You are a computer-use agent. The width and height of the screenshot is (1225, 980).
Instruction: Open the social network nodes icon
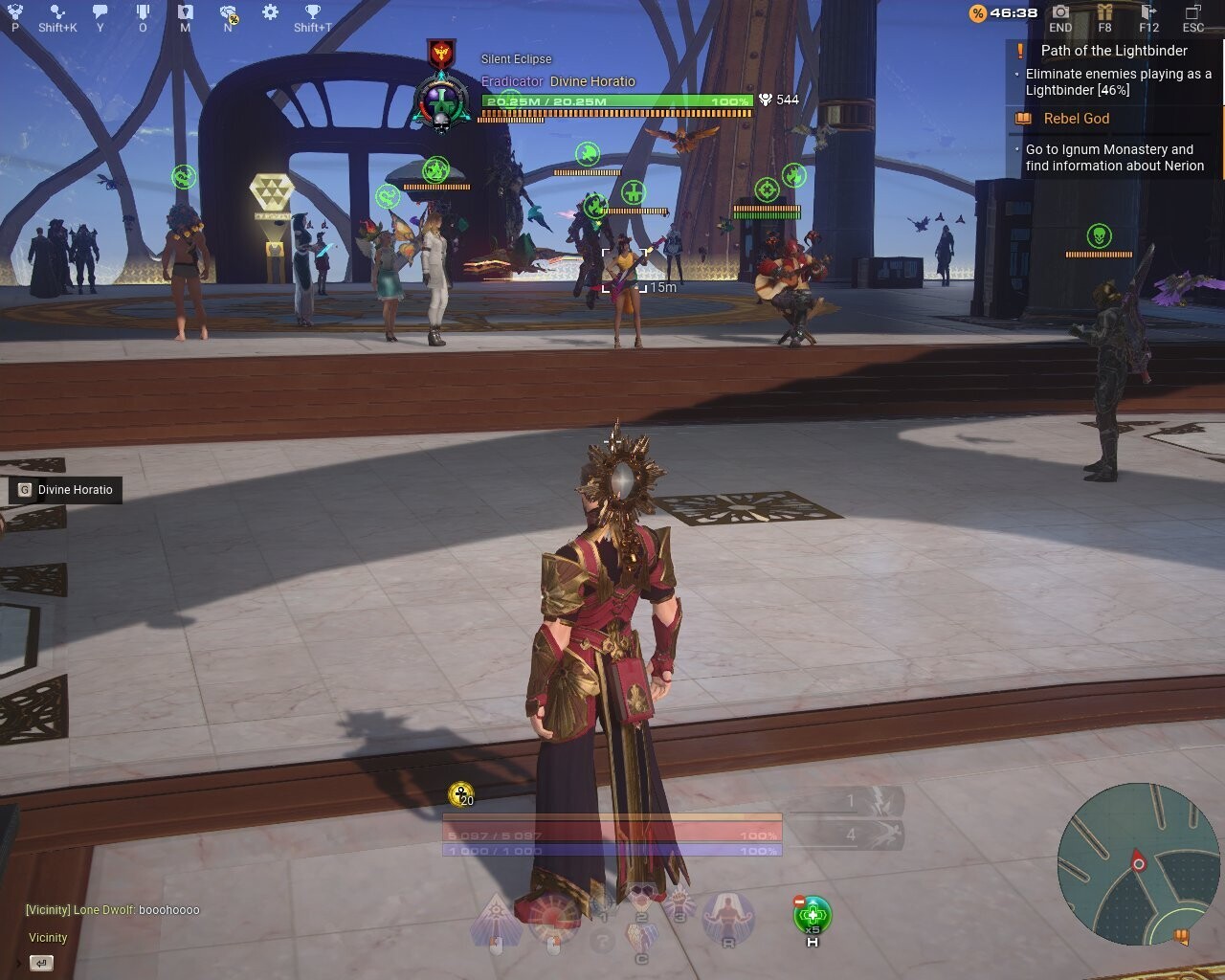(57, 12)
